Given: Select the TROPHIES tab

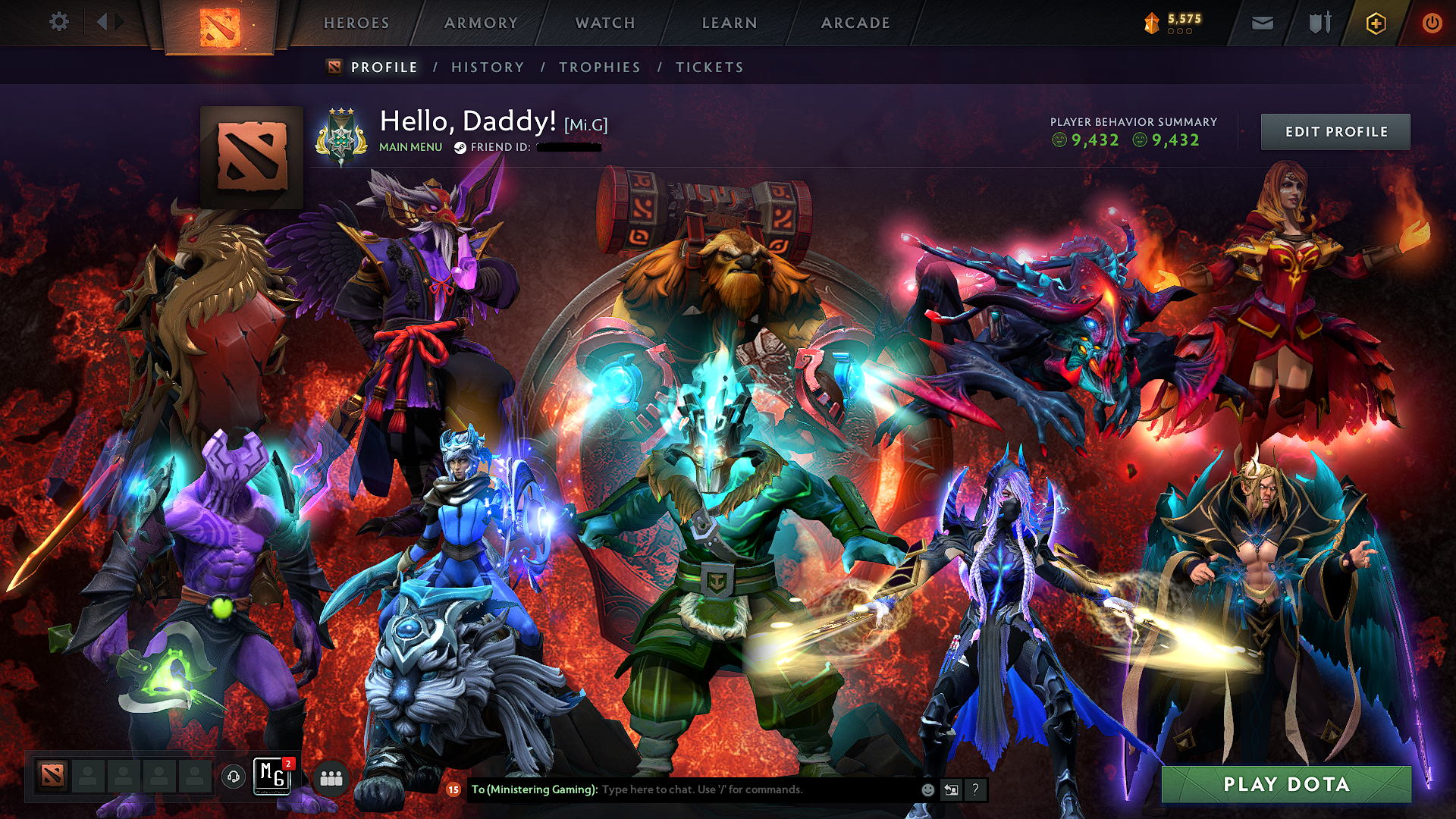Looking at the screenshot, I should pos(598,67).
